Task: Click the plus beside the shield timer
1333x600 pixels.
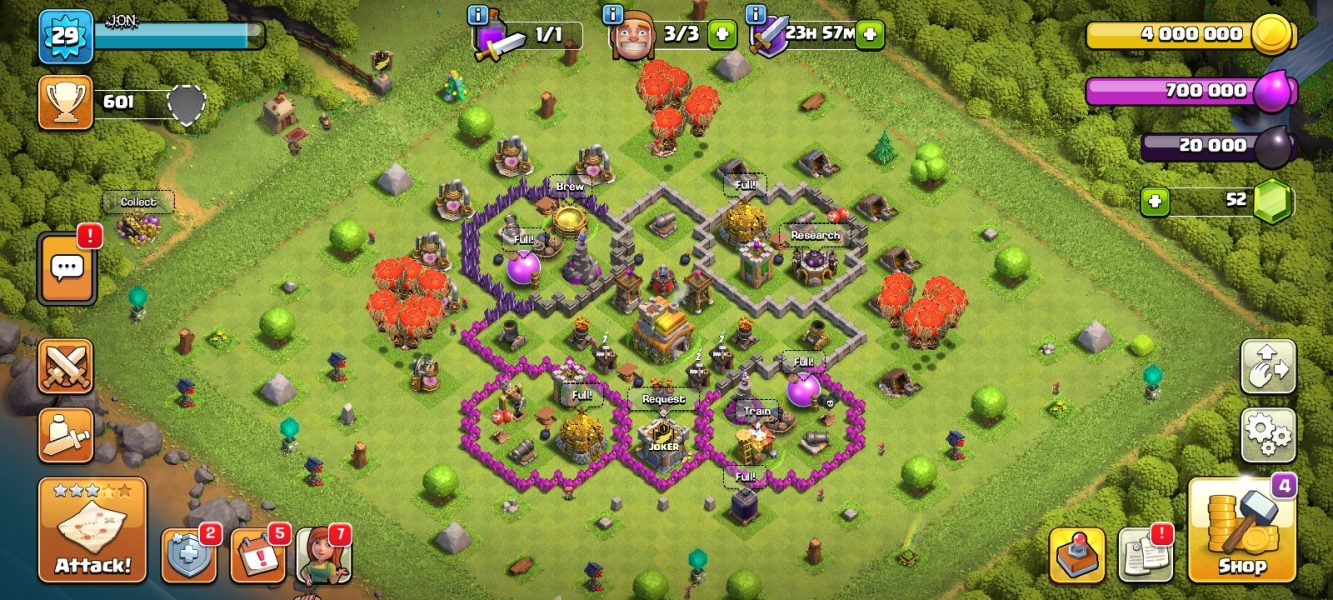Action: (x=870, y=34)
